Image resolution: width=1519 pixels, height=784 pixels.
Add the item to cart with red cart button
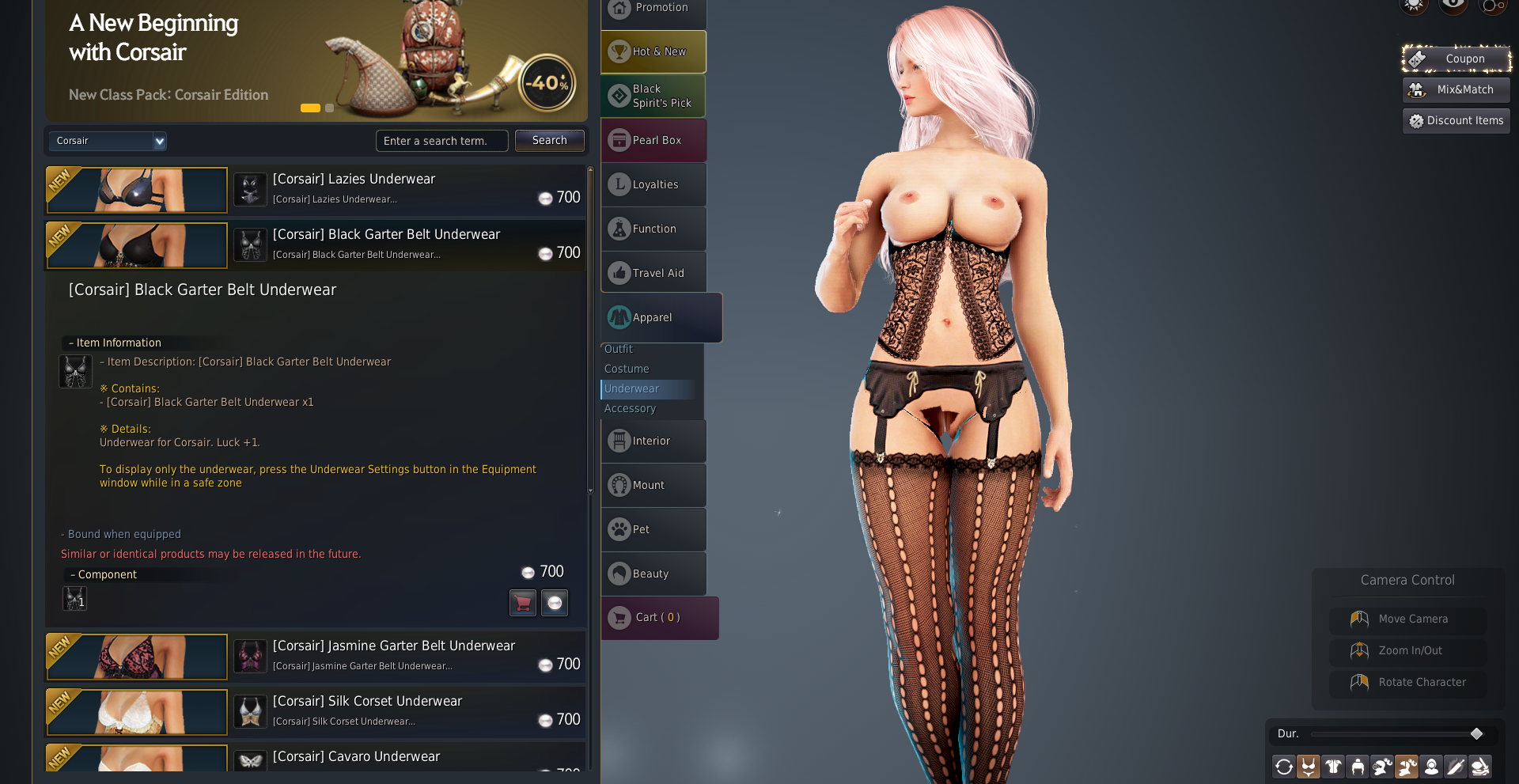[522, 603]
